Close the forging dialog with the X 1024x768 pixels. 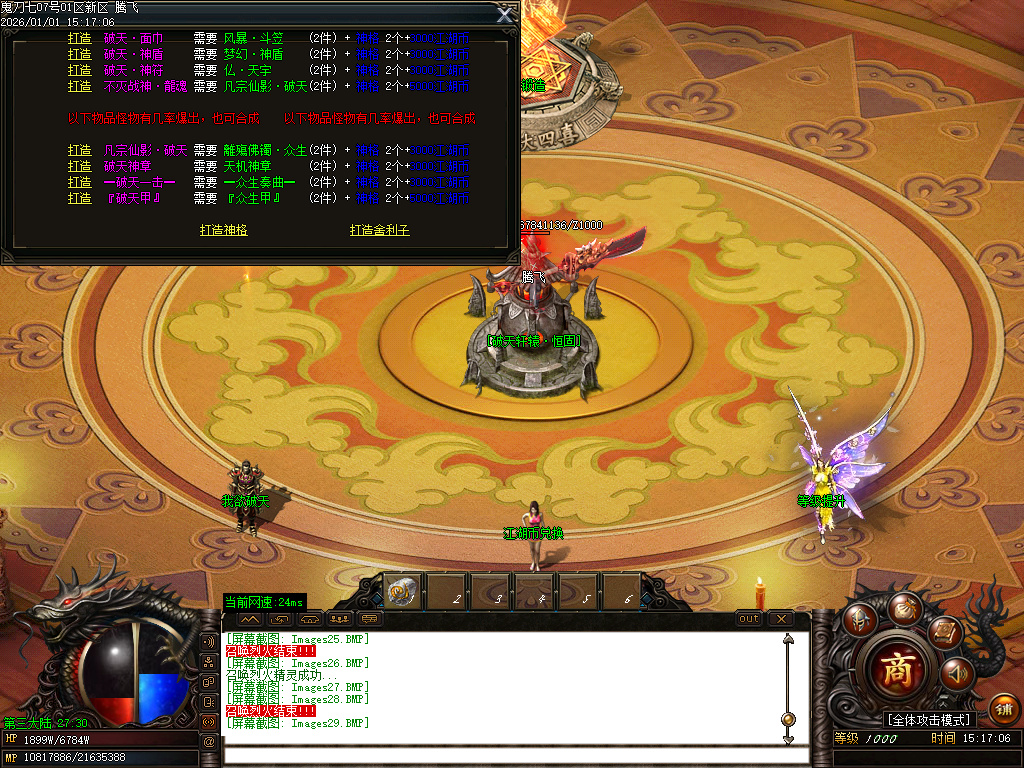(505, 14)
